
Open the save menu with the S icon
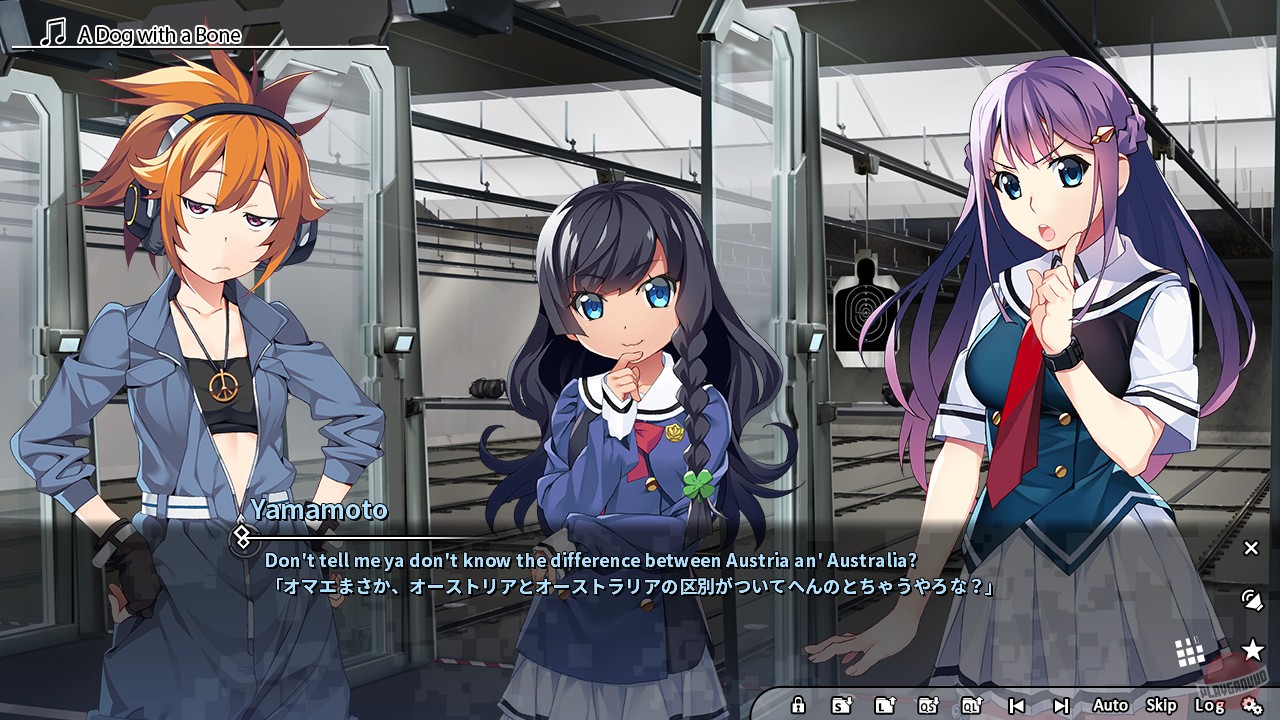pos(840,705)
